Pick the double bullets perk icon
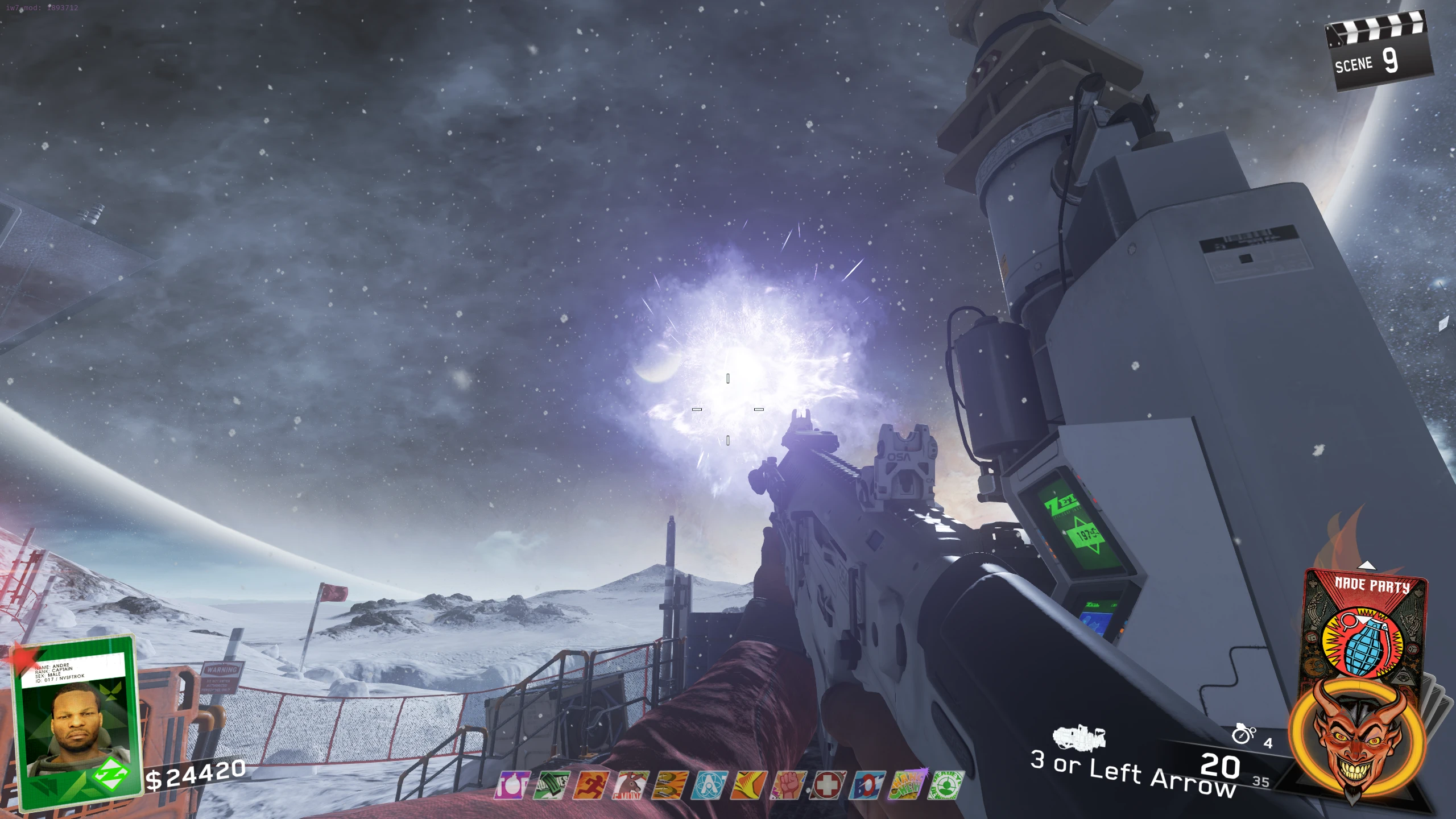This screenshot has width=1456, height=819. pyautogui.click(x=669, y=785)
